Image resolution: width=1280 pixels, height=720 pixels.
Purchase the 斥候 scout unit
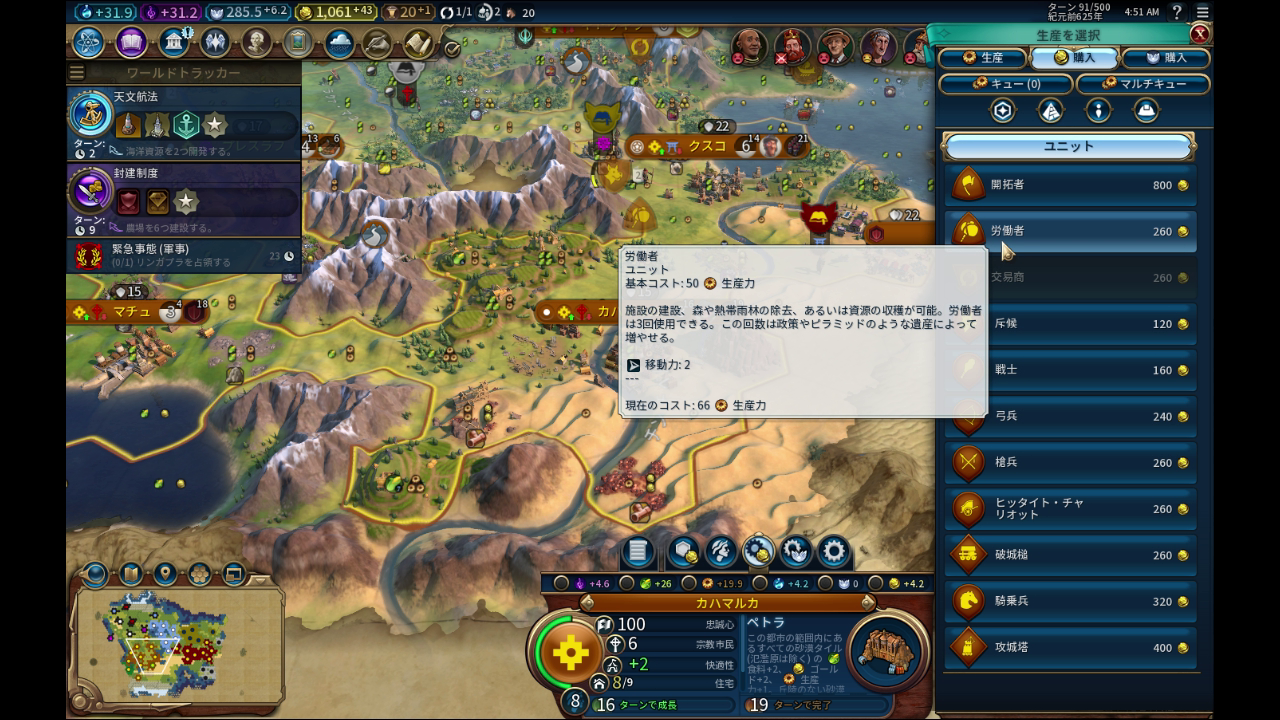coord(1070,324)
